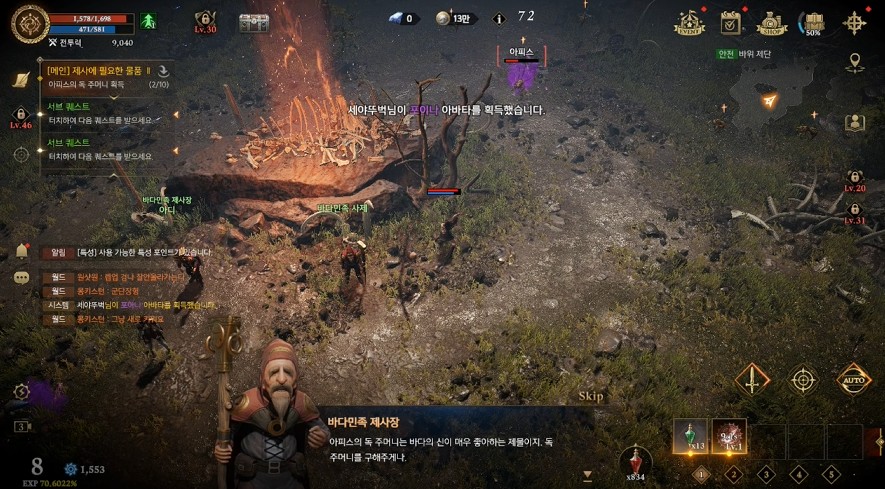The image size is (885, 489).
Task: Toggle AUTO battle mode
Action: pyautogui.click(x=853, y=379)
